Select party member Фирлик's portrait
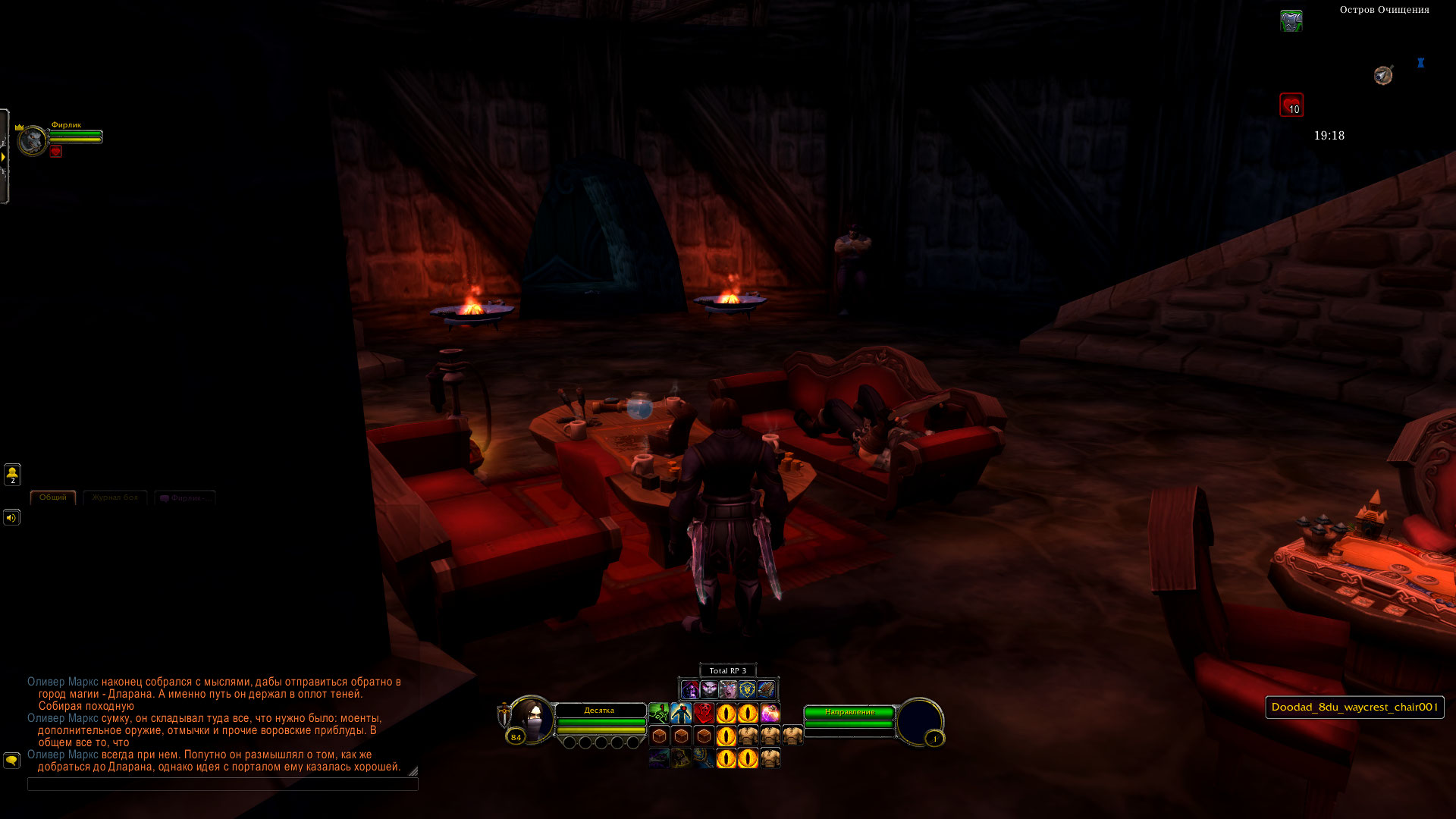Image resolution: width=1456 pixels, height=819 pixels. [x=33, y=141]
